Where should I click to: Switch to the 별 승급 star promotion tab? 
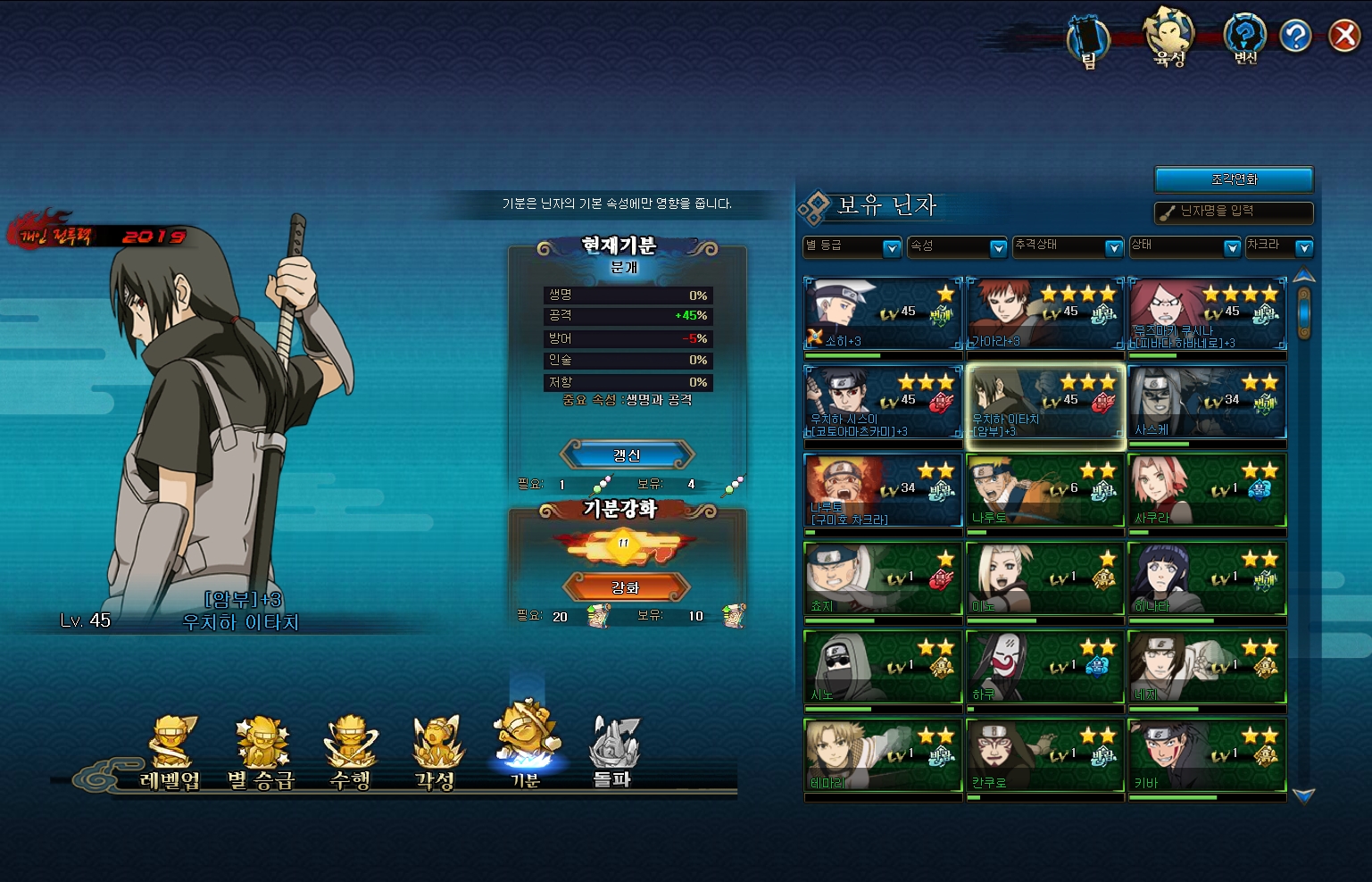(261, 753)
